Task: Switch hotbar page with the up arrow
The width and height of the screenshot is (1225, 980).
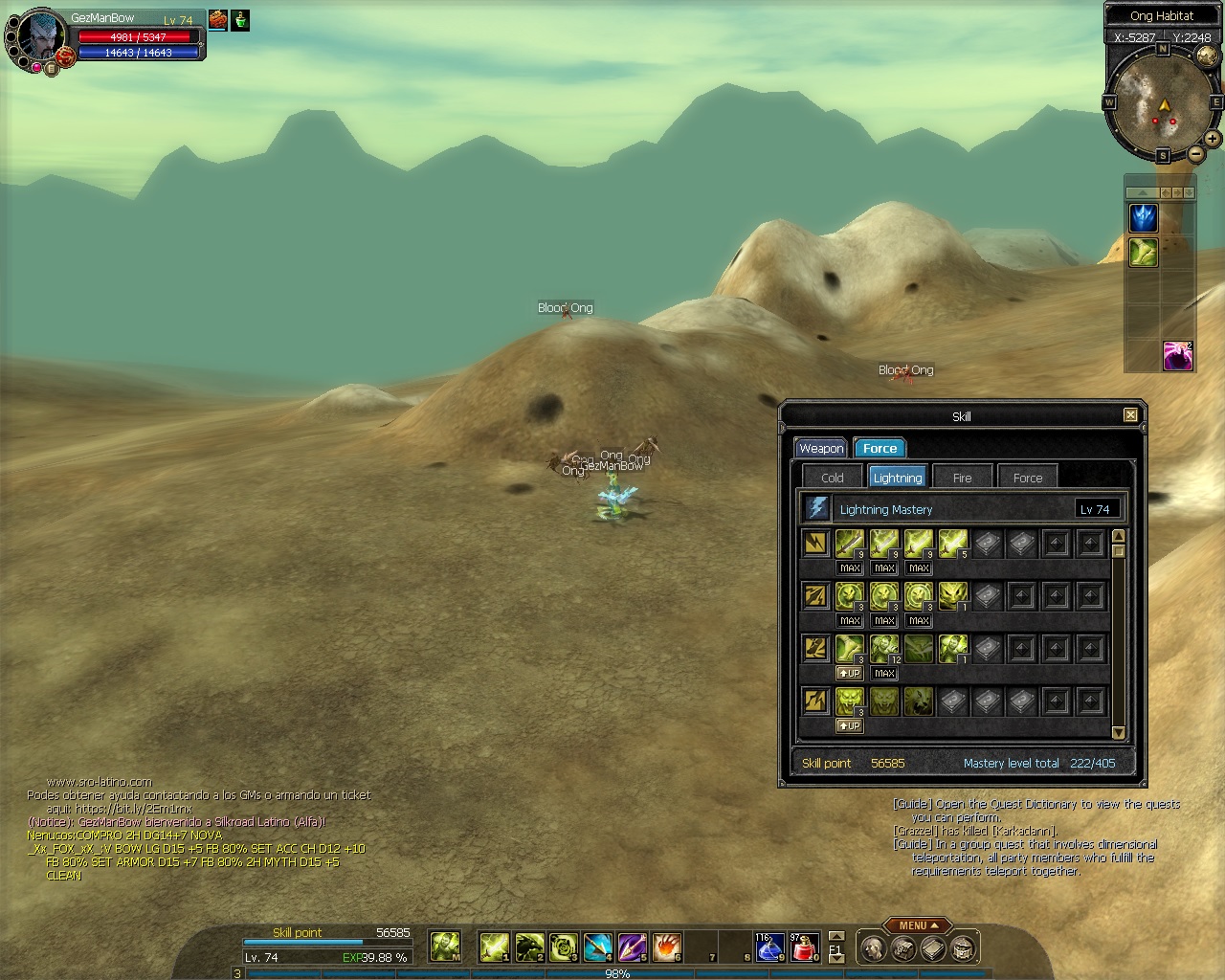Action: coord(836,936)
